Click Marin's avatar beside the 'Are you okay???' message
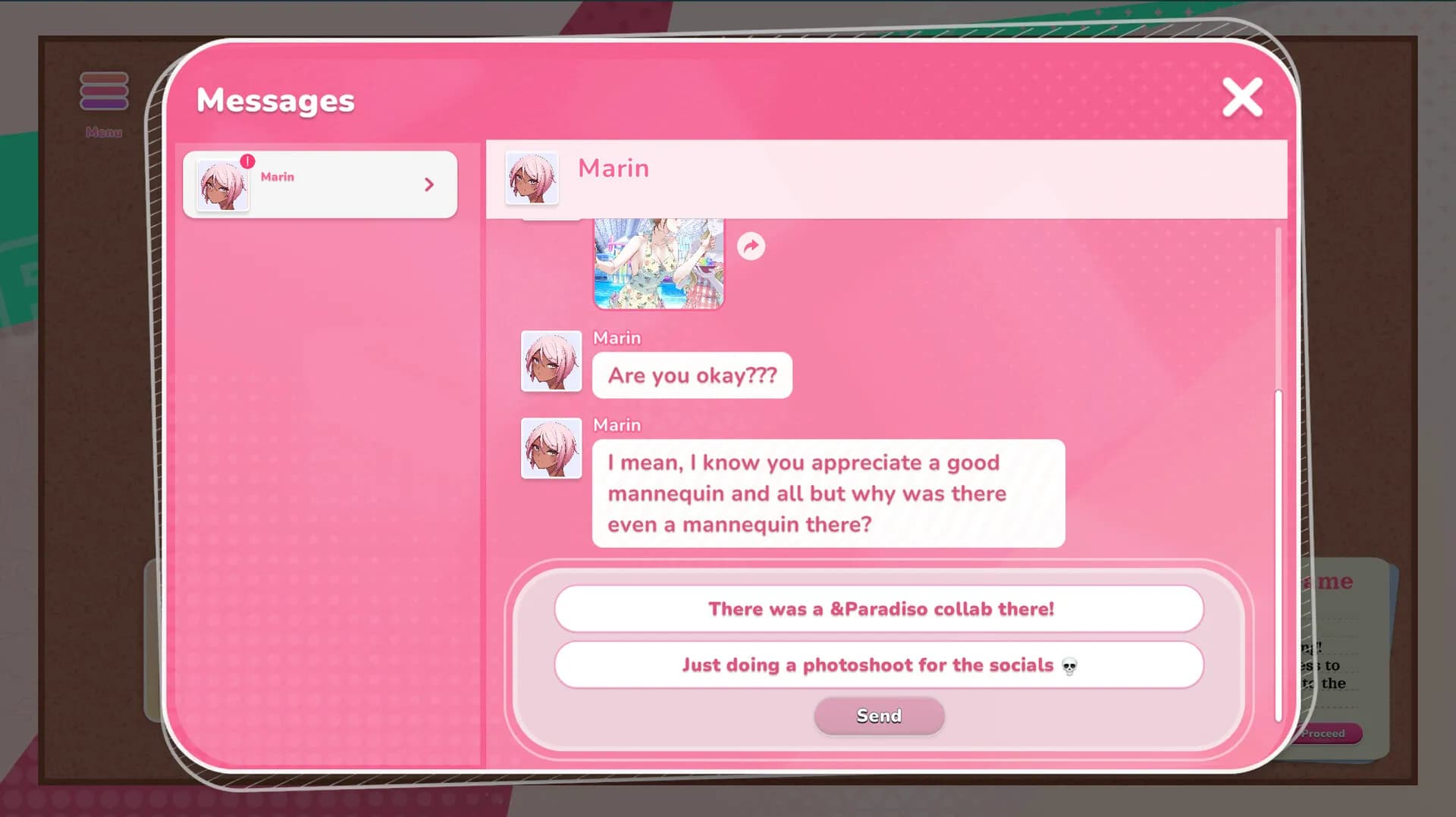Screen dimensions: 1456x817 551,360
